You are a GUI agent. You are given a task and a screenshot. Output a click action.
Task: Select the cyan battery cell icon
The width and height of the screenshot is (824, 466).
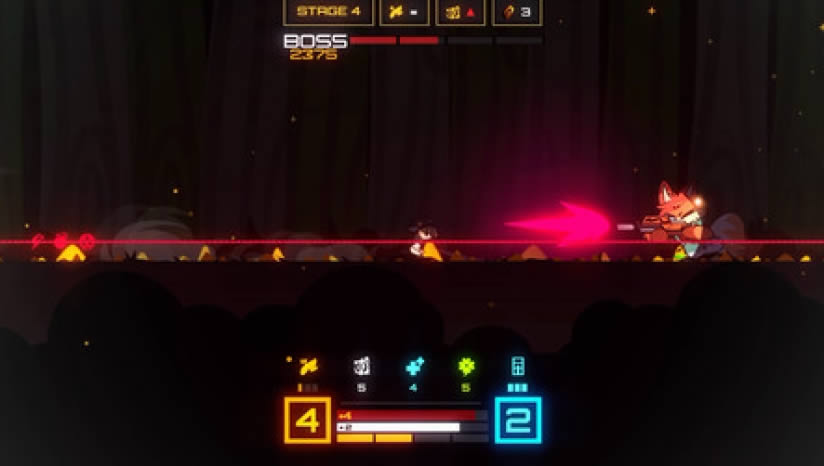[518, 367]
